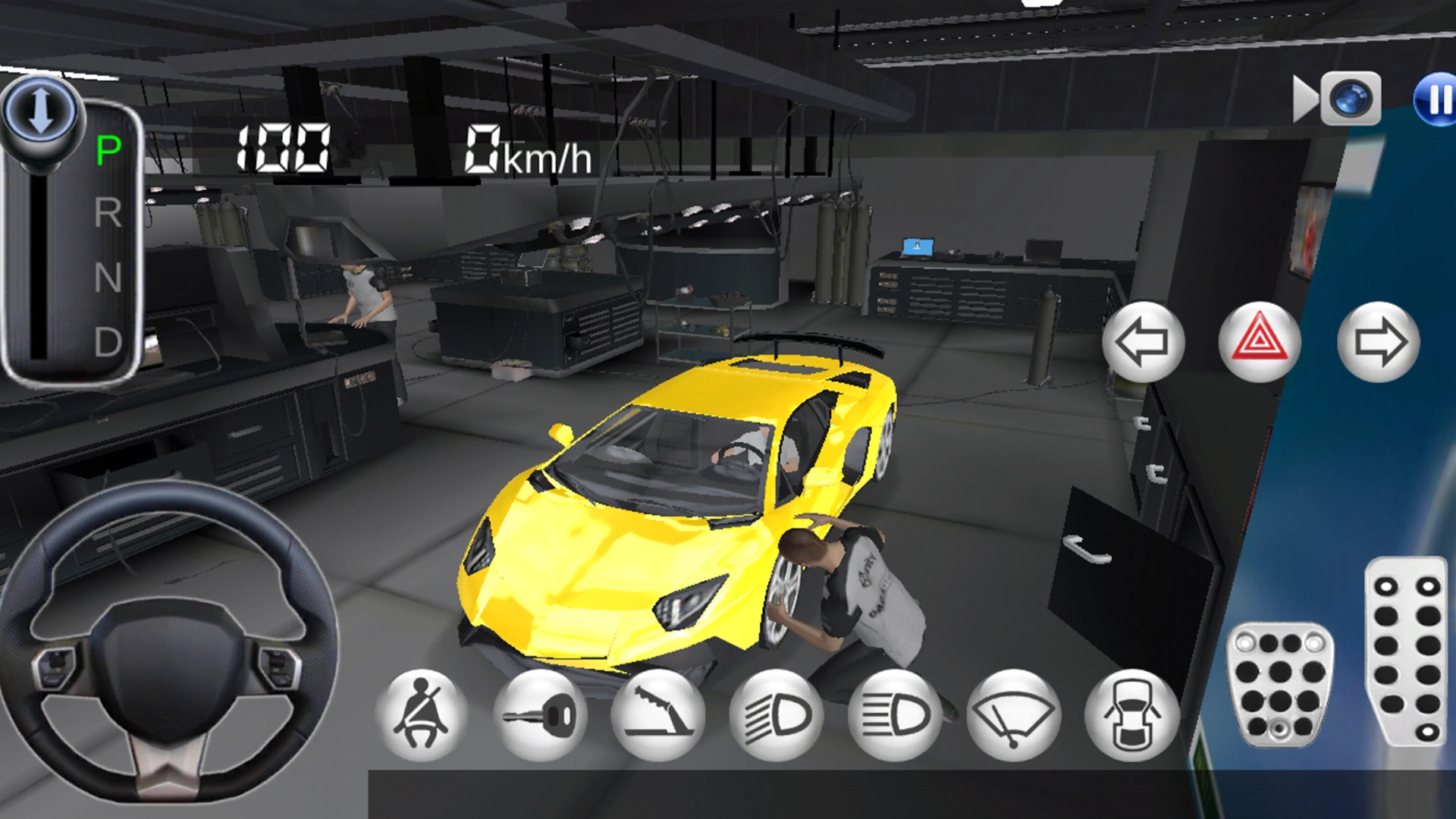1456x819 pixels.
Task: Step on the accelerator pedal
Action: [x=1407, y=652]
